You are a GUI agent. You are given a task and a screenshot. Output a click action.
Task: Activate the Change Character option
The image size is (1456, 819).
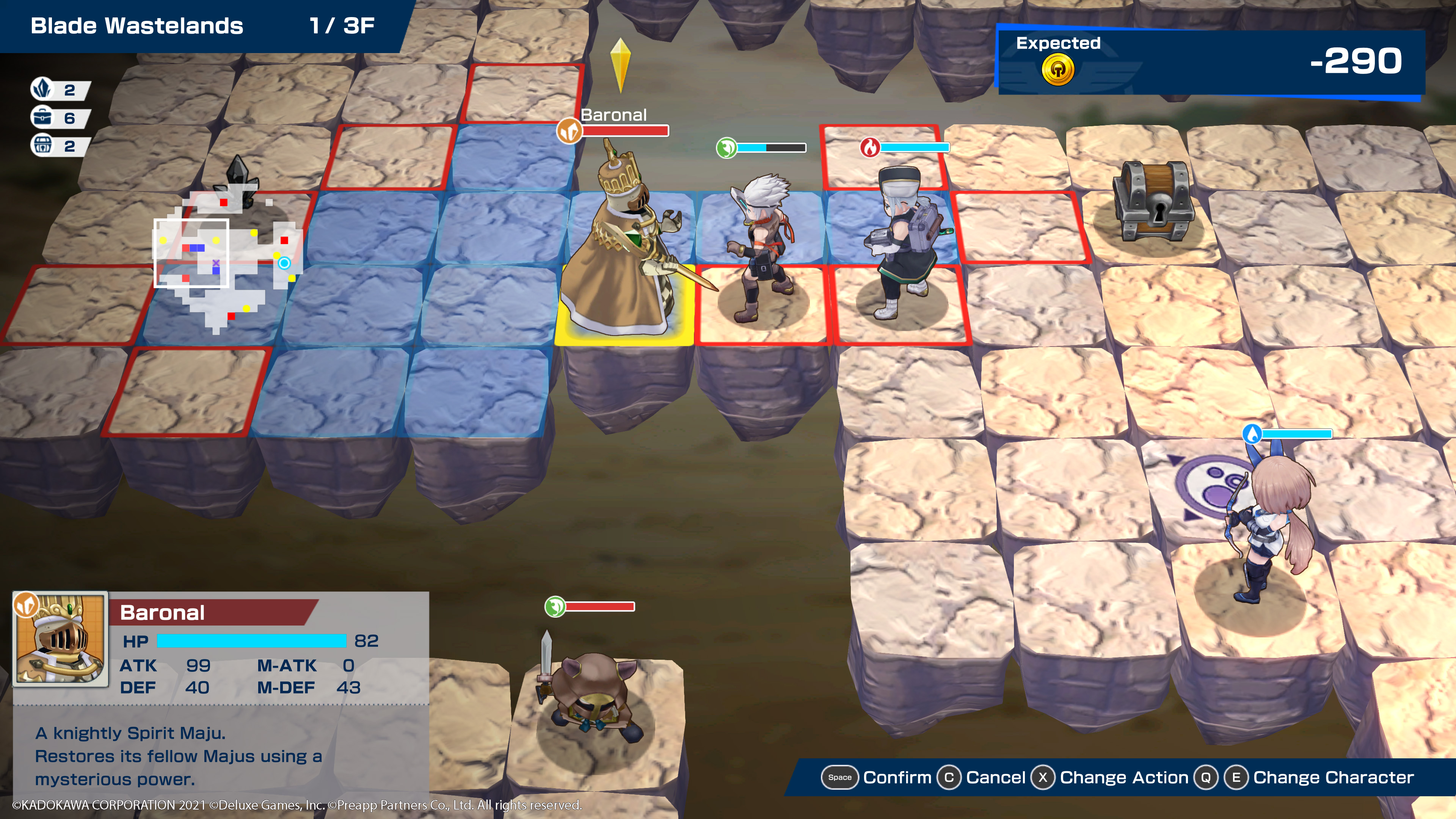pos(1333,777)
